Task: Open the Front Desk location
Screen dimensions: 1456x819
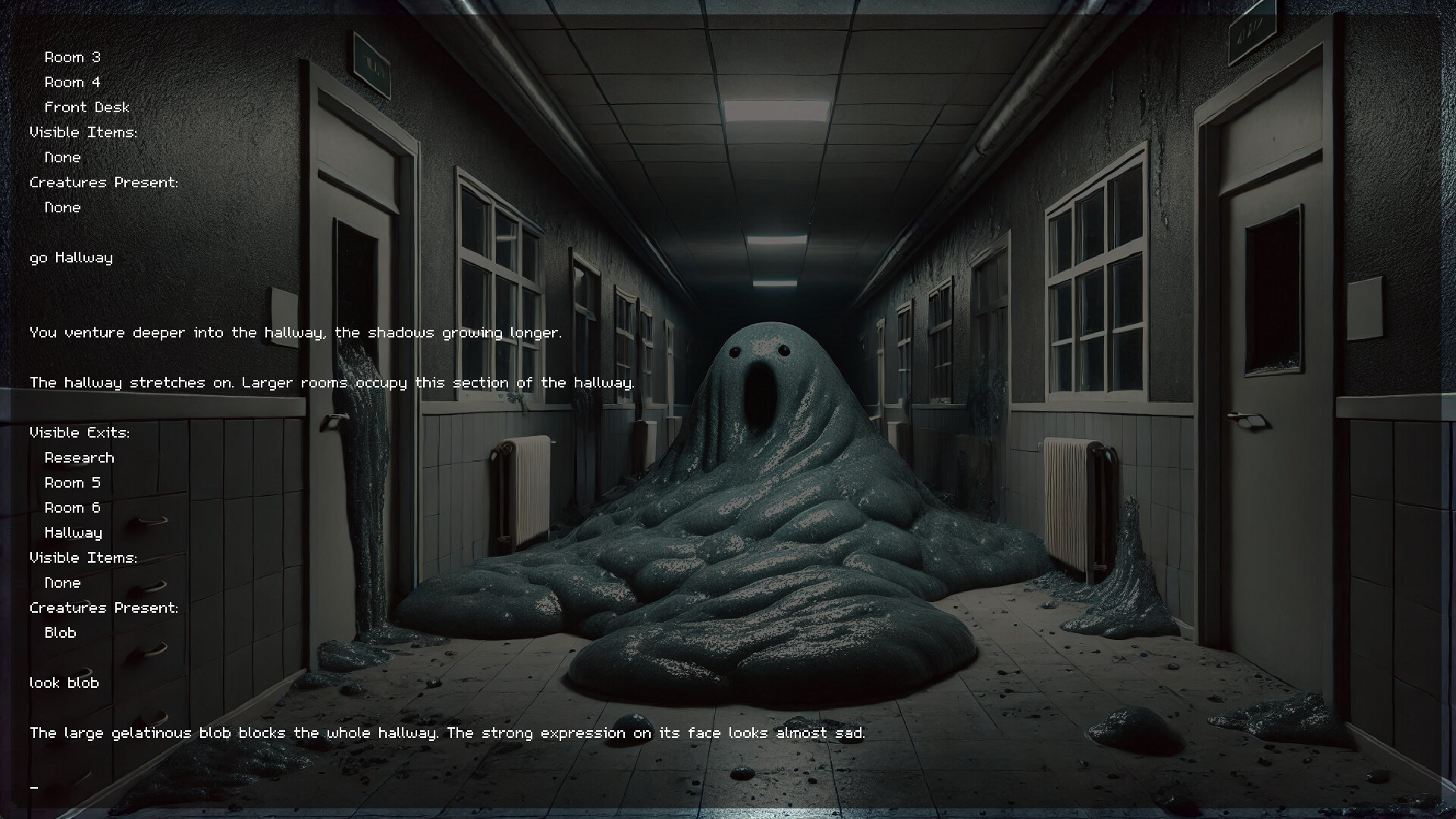Action: [86, 107]
